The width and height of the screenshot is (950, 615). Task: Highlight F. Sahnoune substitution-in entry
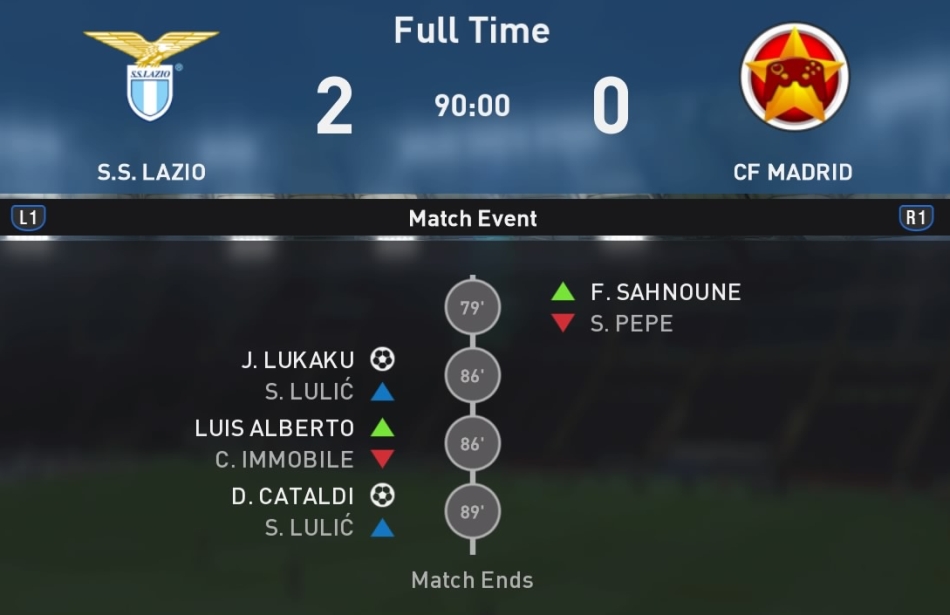pyautogui.click(x=665, y=292)
